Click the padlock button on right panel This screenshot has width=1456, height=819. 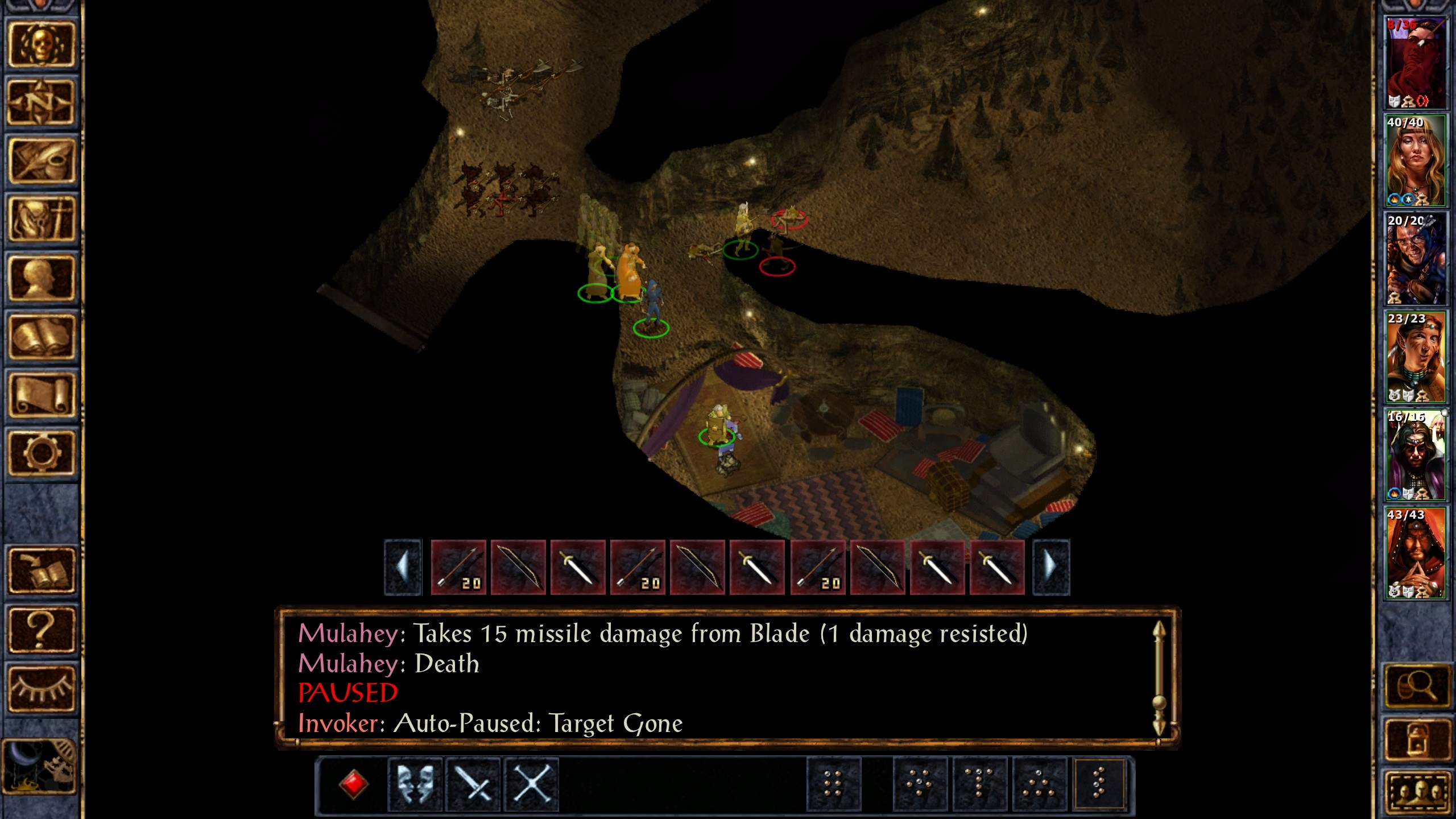1416,739
